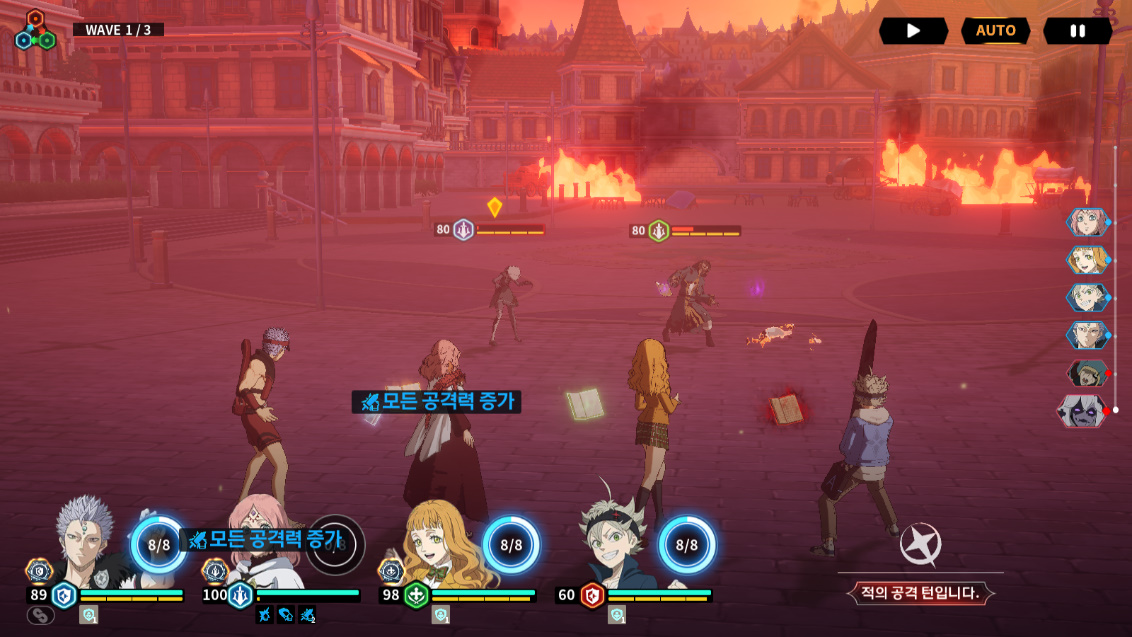The image size is (1132, 637).
Task: Select the orange-haired girl's party portrait
Action: pos(440,545)
